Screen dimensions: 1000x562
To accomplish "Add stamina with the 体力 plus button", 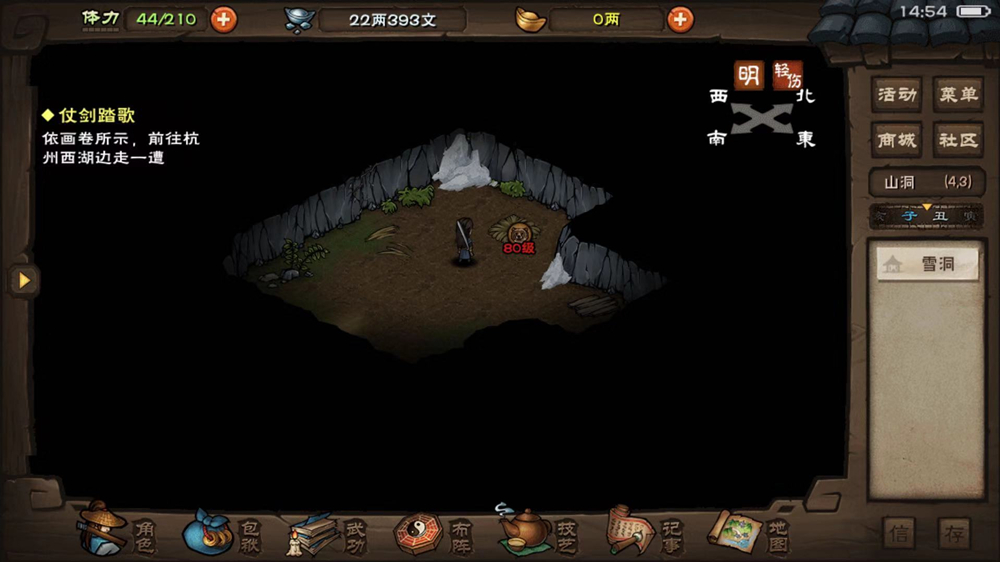I will click(223, 19).
